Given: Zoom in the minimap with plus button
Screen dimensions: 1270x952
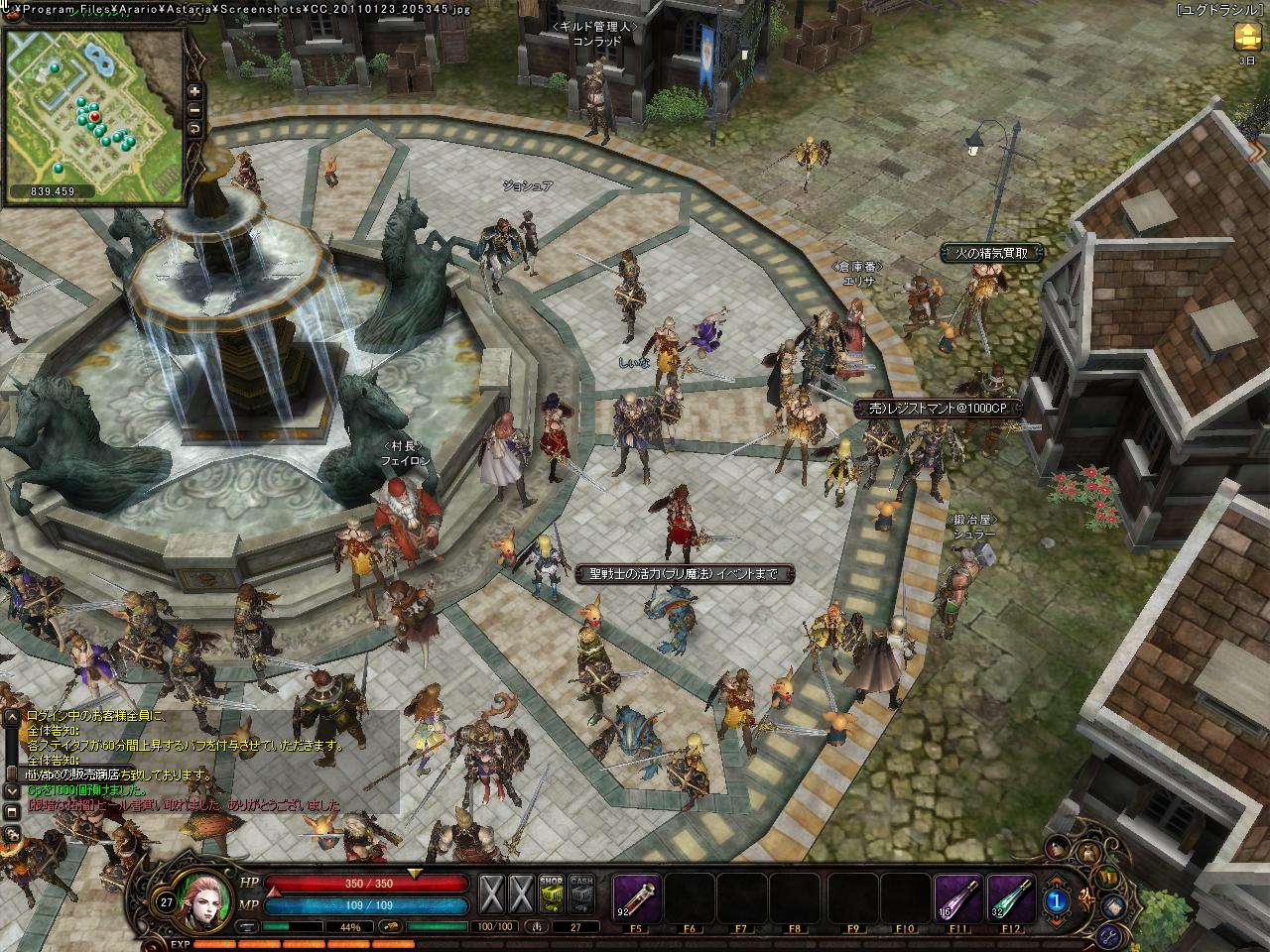Looking at the screenshot, I should point(194,91).
